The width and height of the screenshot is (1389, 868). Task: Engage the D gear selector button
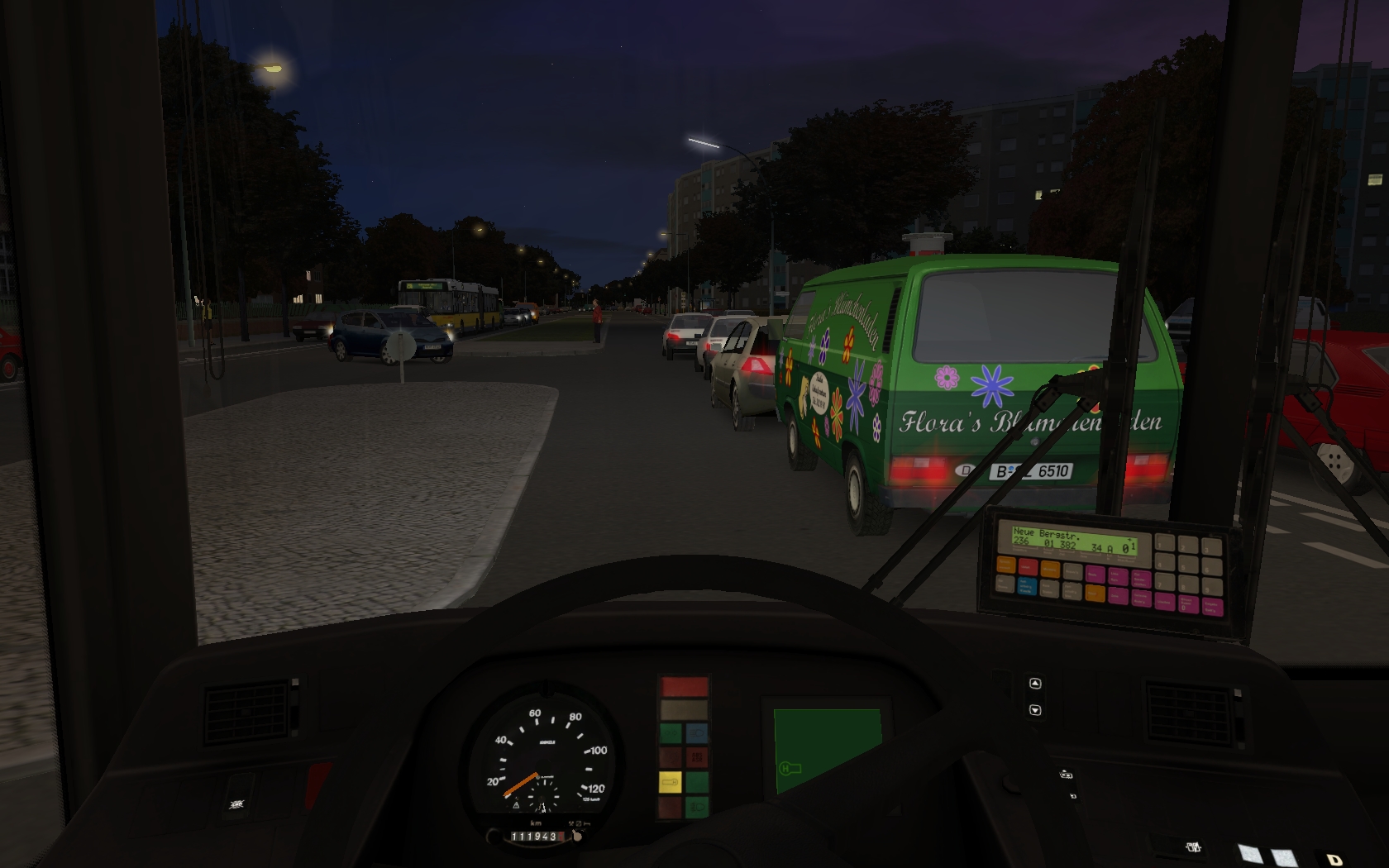click(1333, 860)
